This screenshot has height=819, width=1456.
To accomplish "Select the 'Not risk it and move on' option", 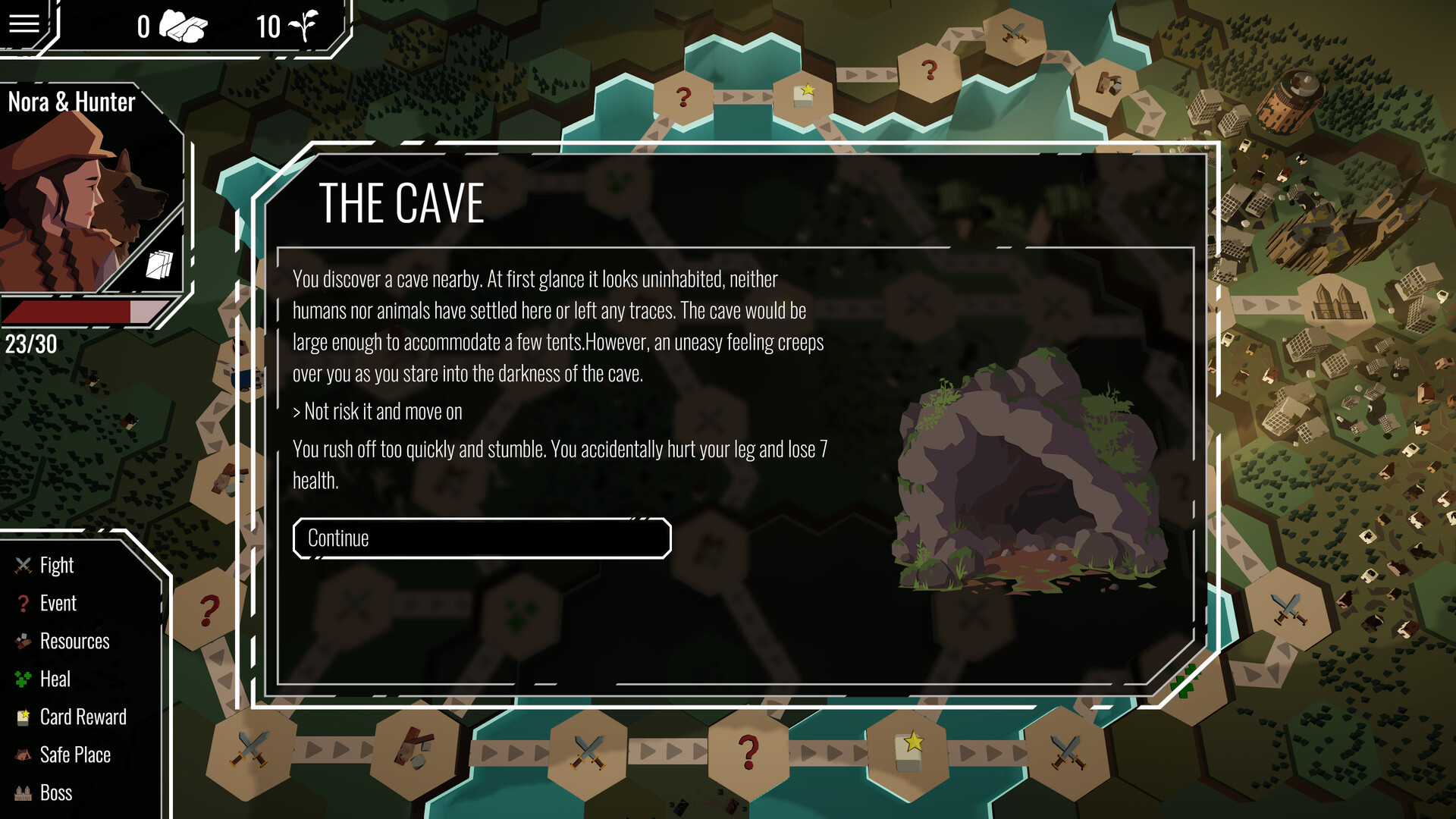I will point(377,412).
